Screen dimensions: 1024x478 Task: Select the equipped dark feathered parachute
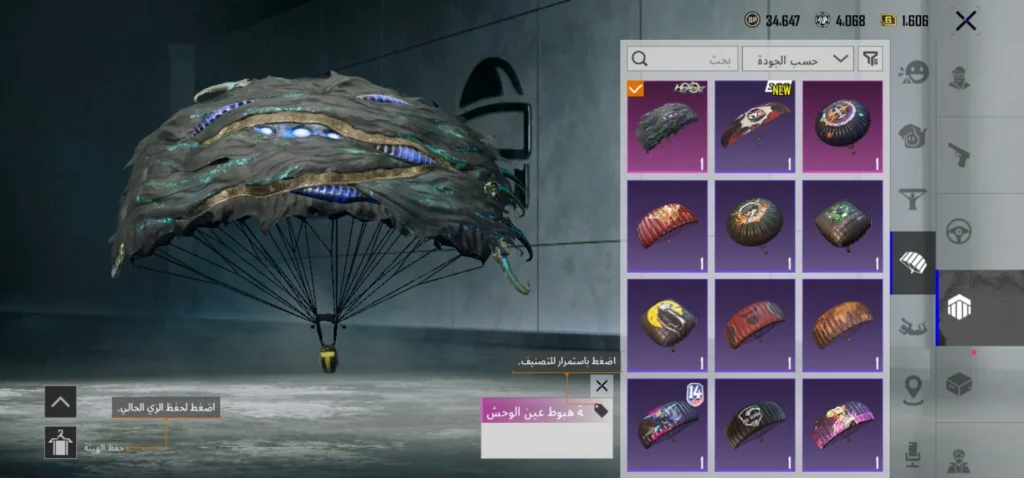tap(667, 126)
